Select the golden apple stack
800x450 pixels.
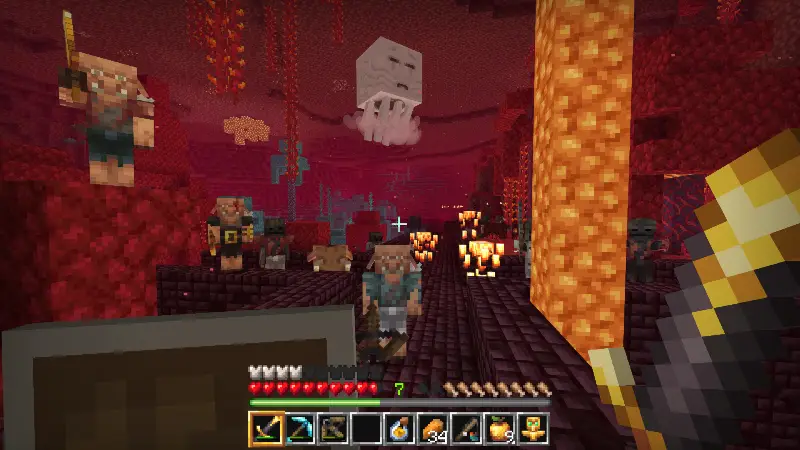(x=500, y=428)
